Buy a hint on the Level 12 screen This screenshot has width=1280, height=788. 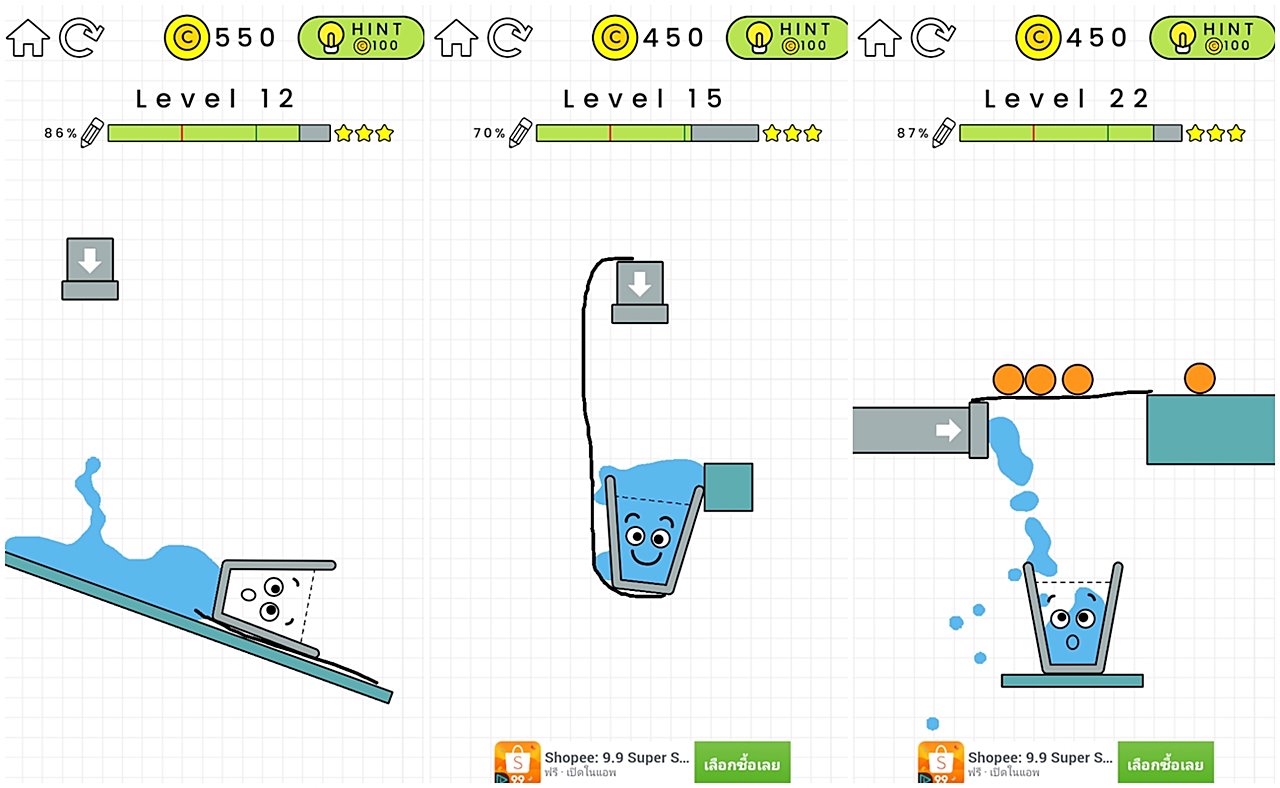361,38
